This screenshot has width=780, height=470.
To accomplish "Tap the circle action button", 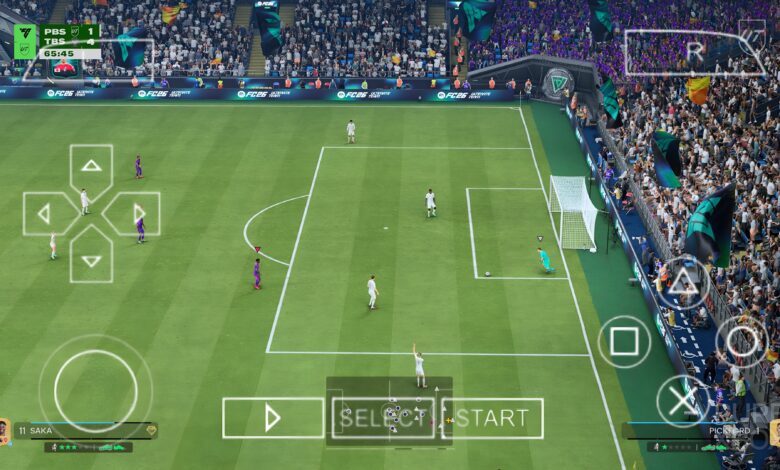I will (x=742, y=342).
